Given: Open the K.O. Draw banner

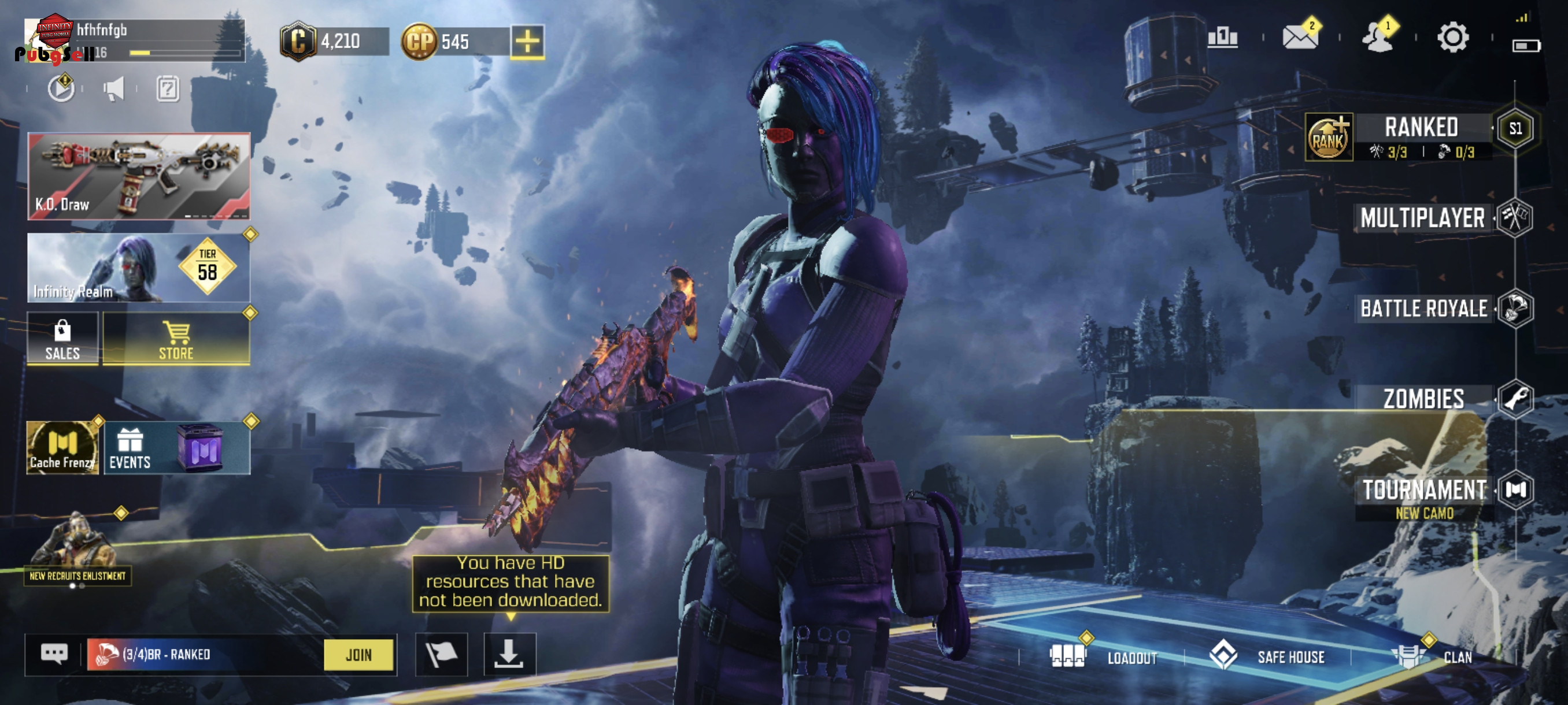Looking at the screenshot, I should [x=139, y=176].
